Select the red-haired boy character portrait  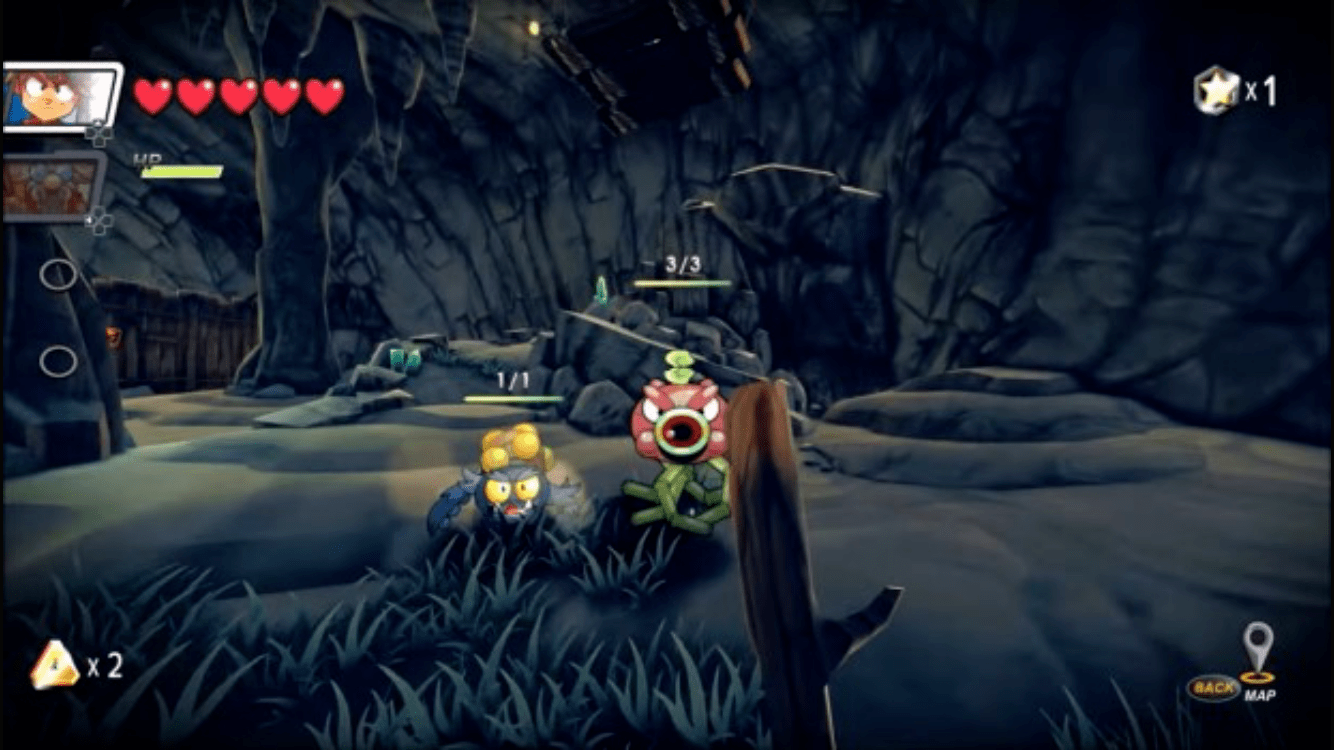60,97
